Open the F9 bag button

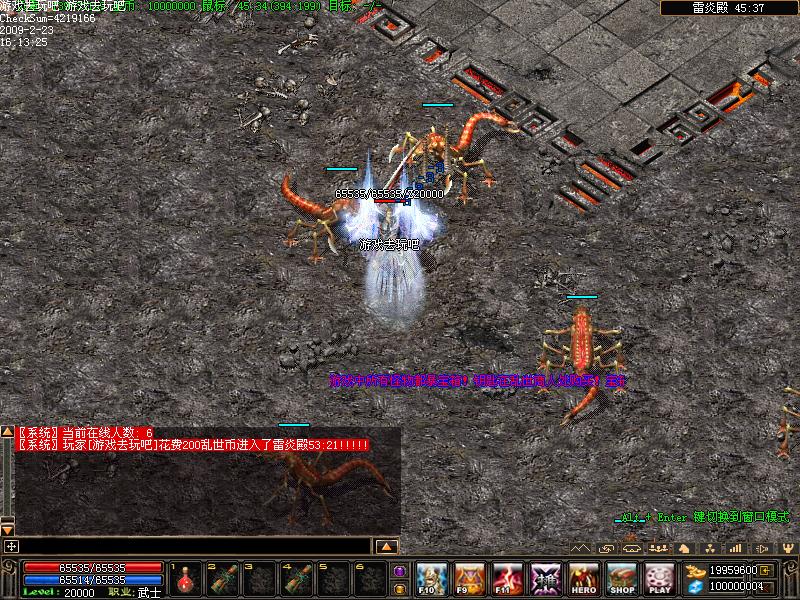click(469, 578)
